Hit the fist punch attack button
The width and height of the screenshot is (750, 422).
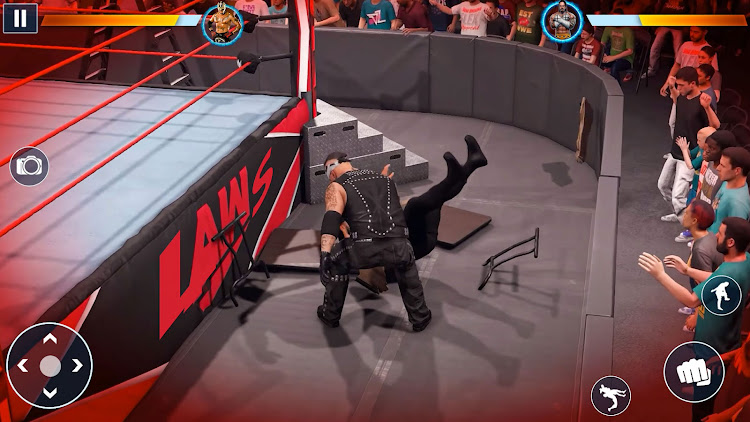(x=693, y=372)
